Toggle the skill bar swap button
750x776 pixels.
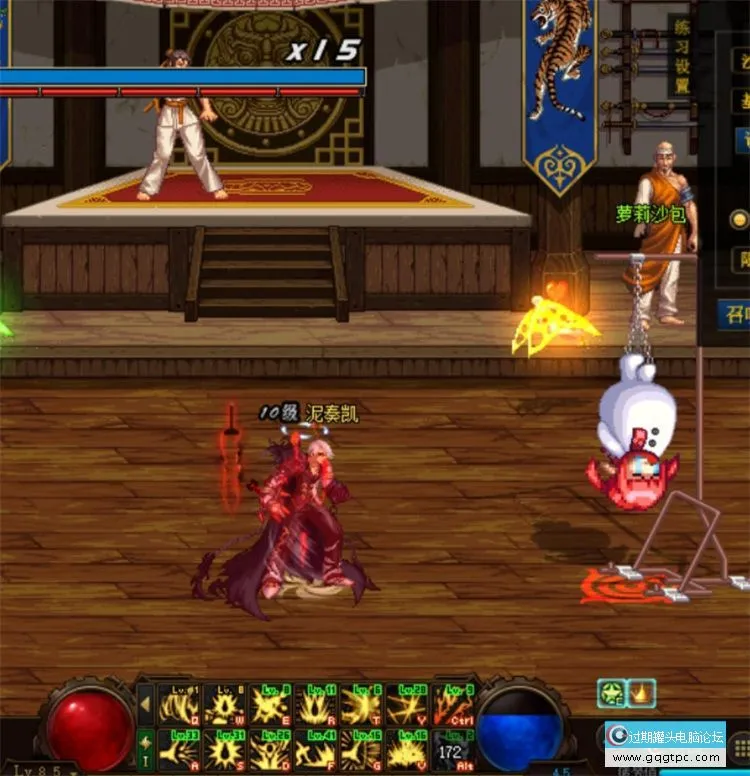click(145, 746)
